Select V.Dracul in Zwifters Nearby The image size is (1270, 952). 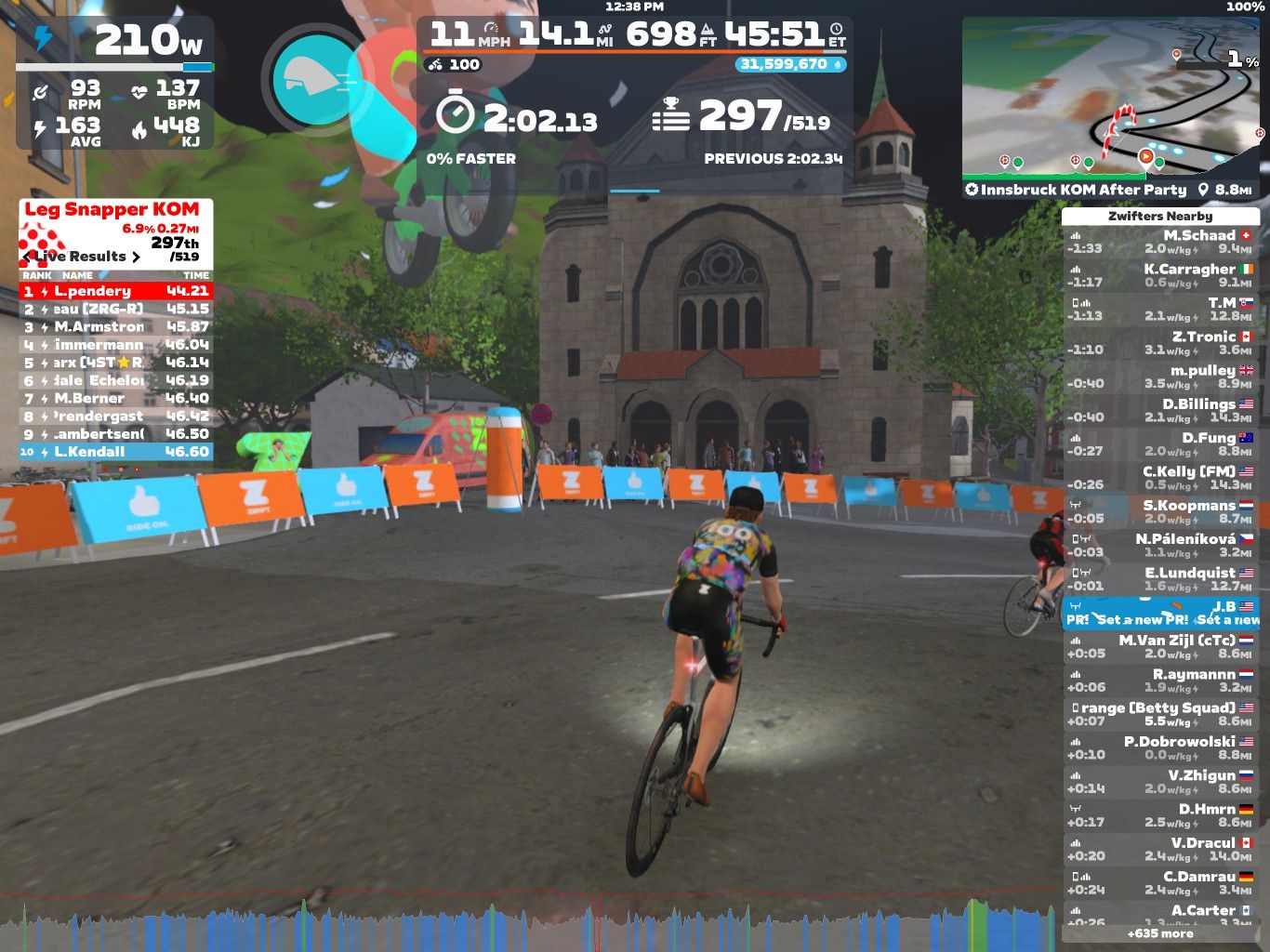(1160, 850)
